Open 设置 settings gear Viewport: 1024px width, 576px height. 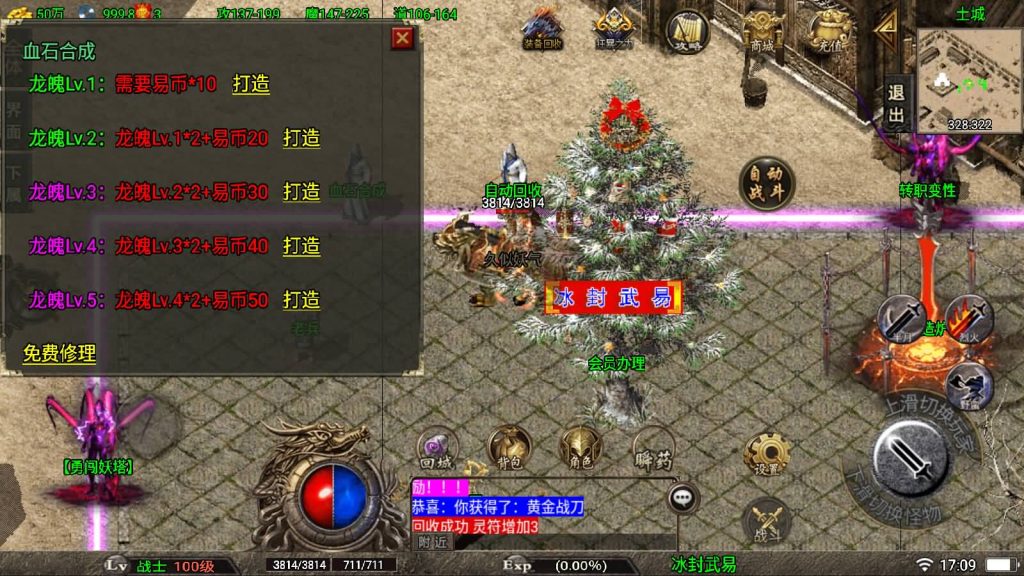click(x=767, y=455)
